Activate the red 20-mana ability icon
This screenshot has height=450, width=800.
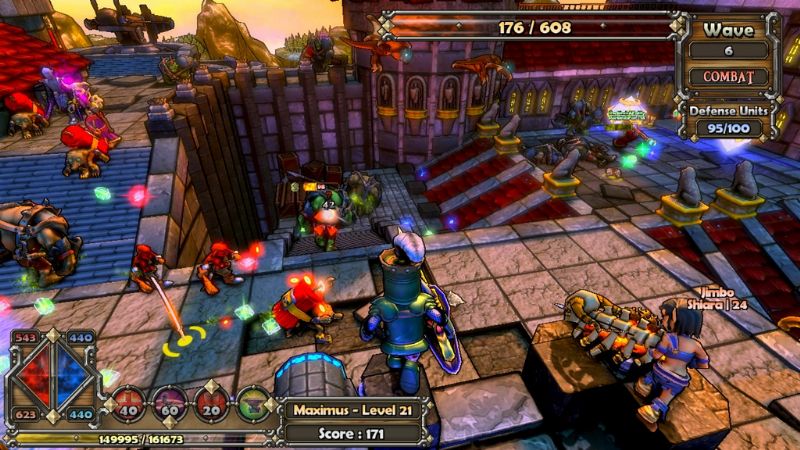pyautogui.click(x=213, y=402)
